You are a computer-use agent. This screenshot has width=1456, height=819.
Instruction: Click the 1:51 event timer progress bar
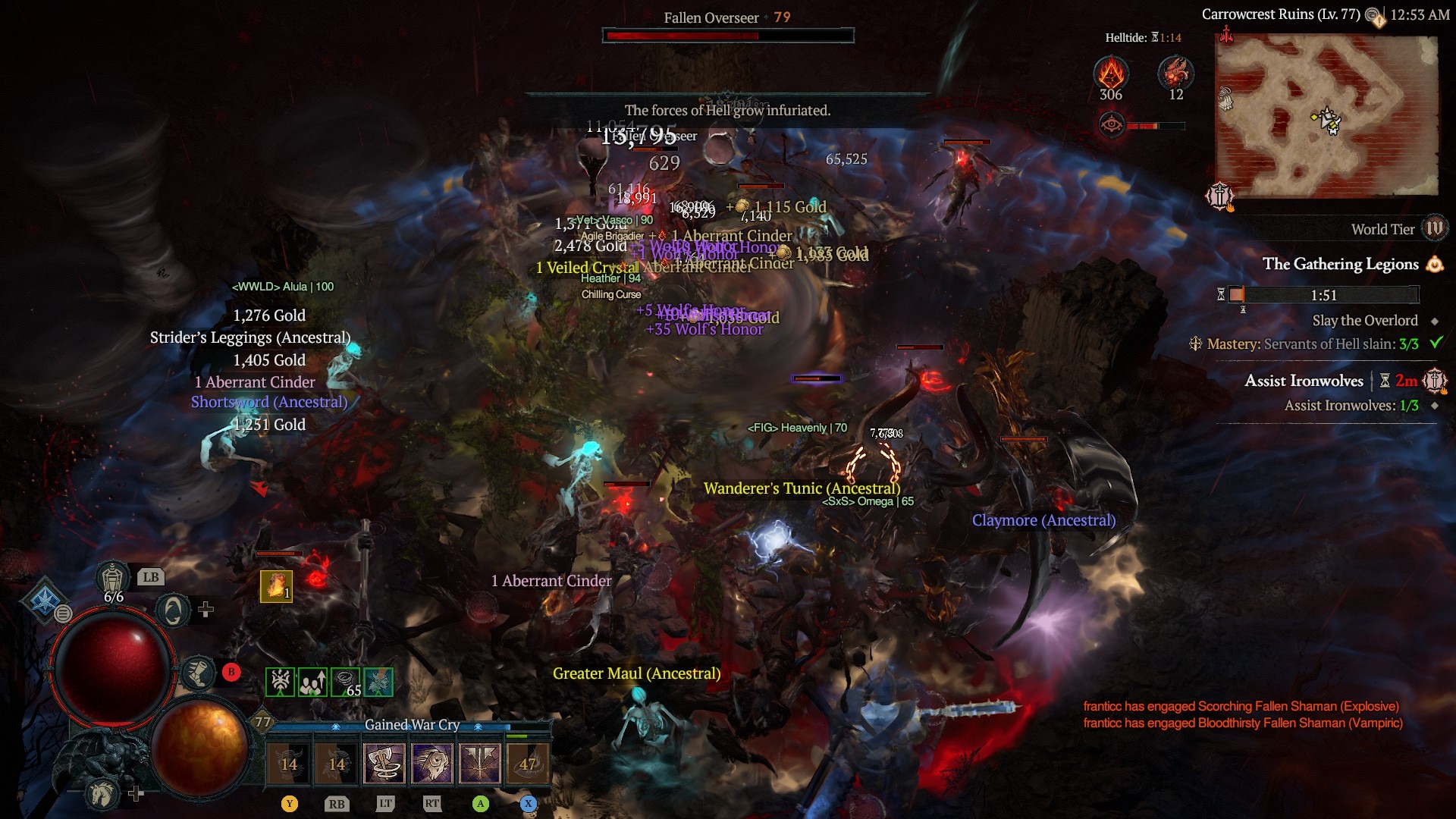[x=1325, y=295]
